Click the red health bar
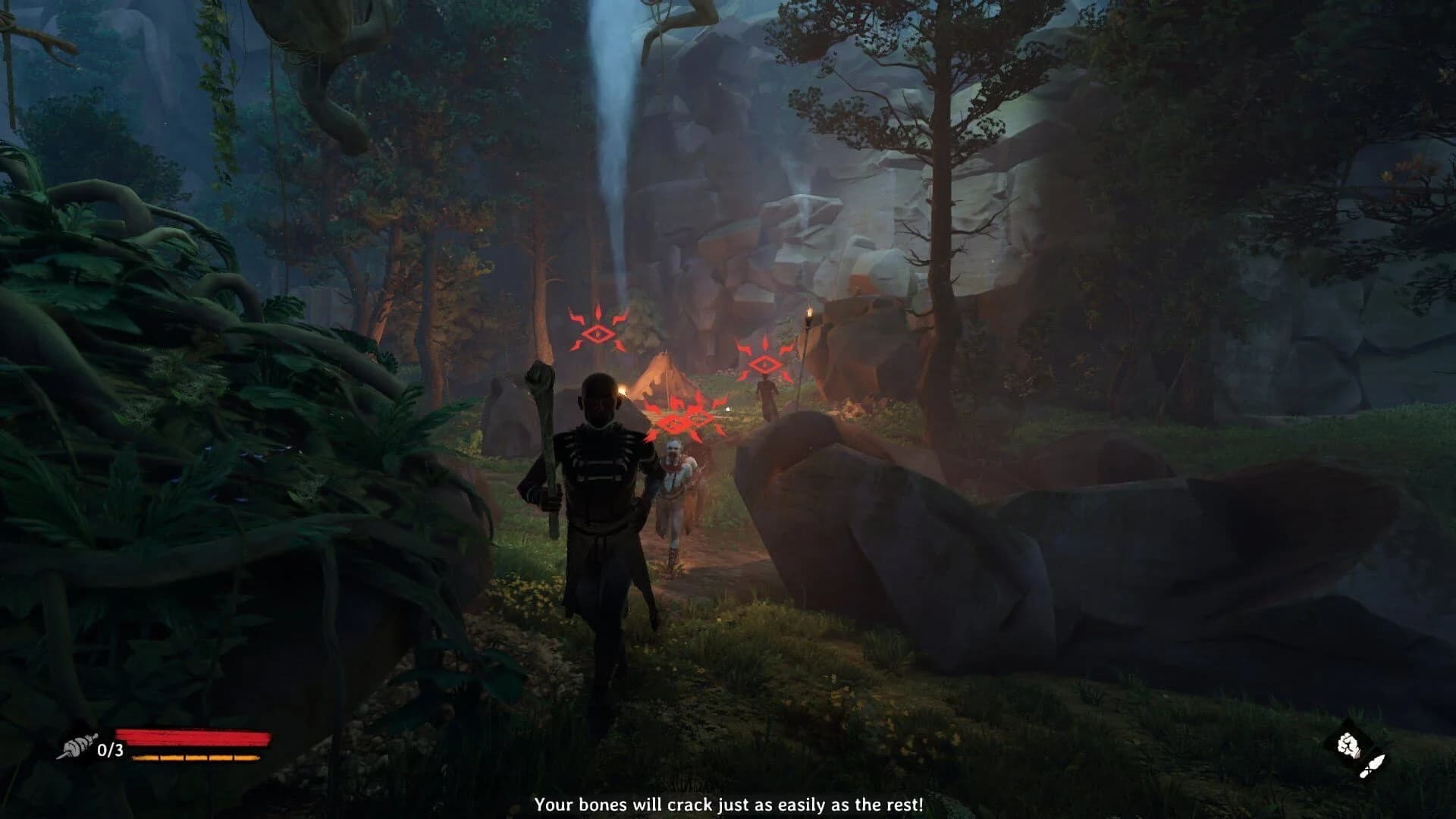Screen dimensions: 1456x819 coord(192,736)
